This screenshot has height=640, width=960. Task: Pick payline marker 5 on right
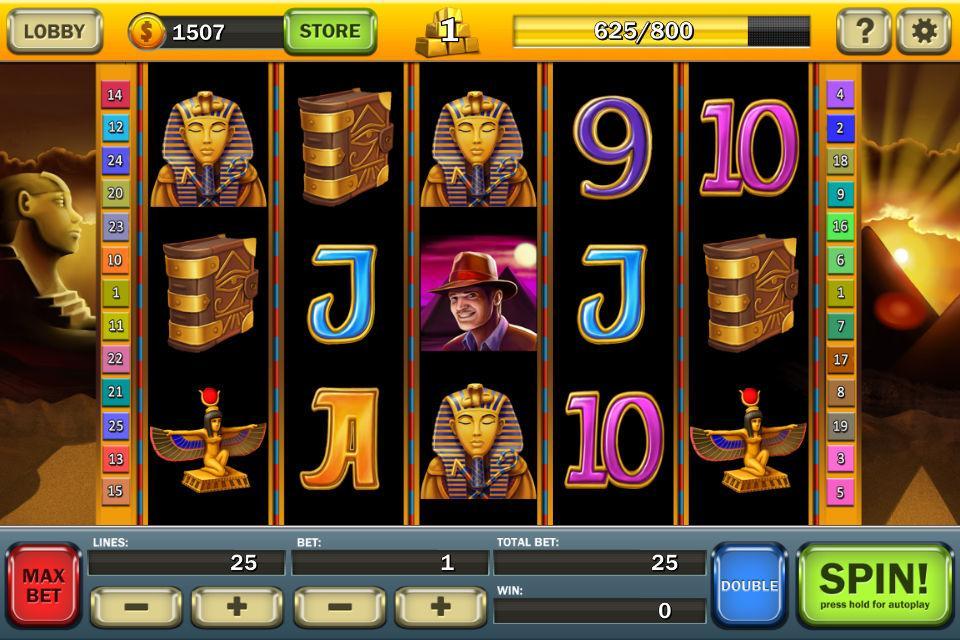tap(840, 491)
